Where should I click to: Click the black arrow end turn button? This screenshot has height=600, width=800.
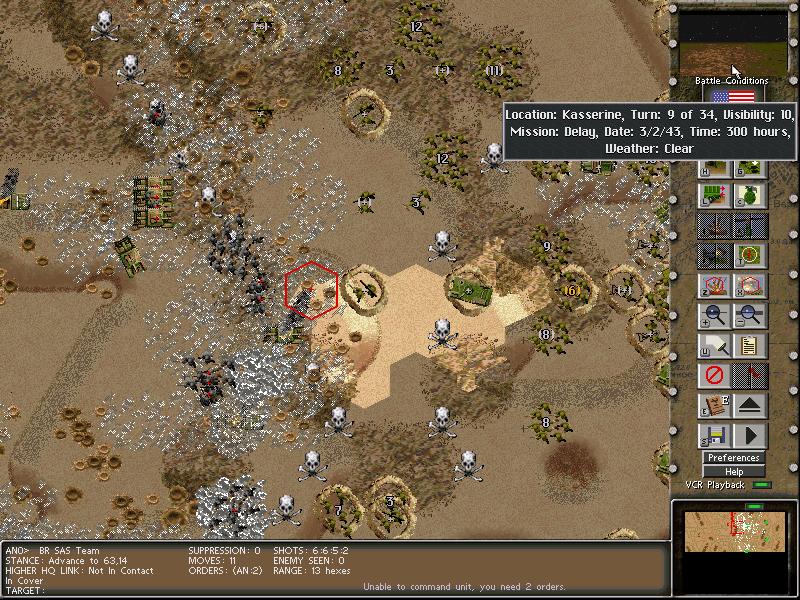(749, 437)
